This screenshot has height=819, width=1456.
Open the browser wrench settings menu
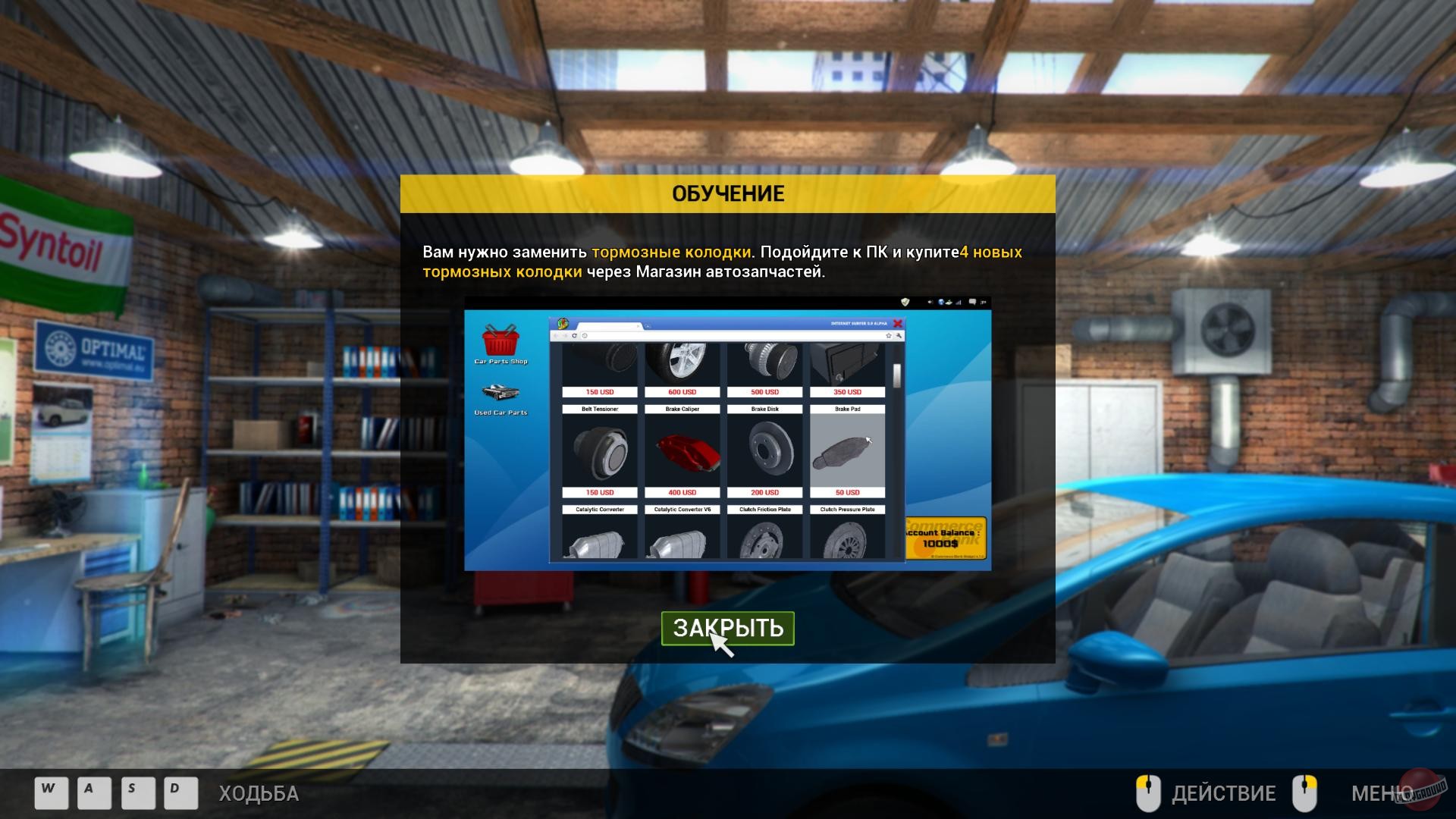[899, 334]
